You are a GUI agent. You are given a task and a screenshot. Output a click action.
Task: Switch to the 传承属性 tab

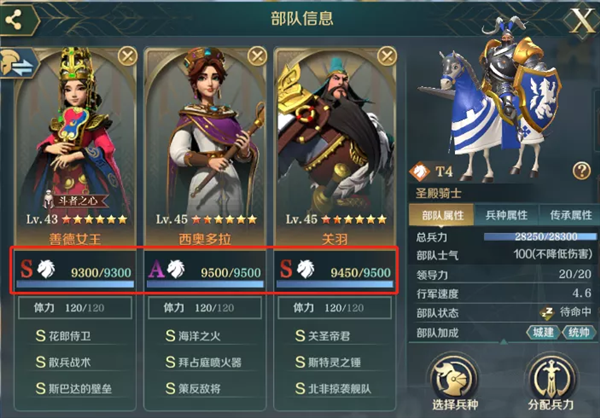564,215
